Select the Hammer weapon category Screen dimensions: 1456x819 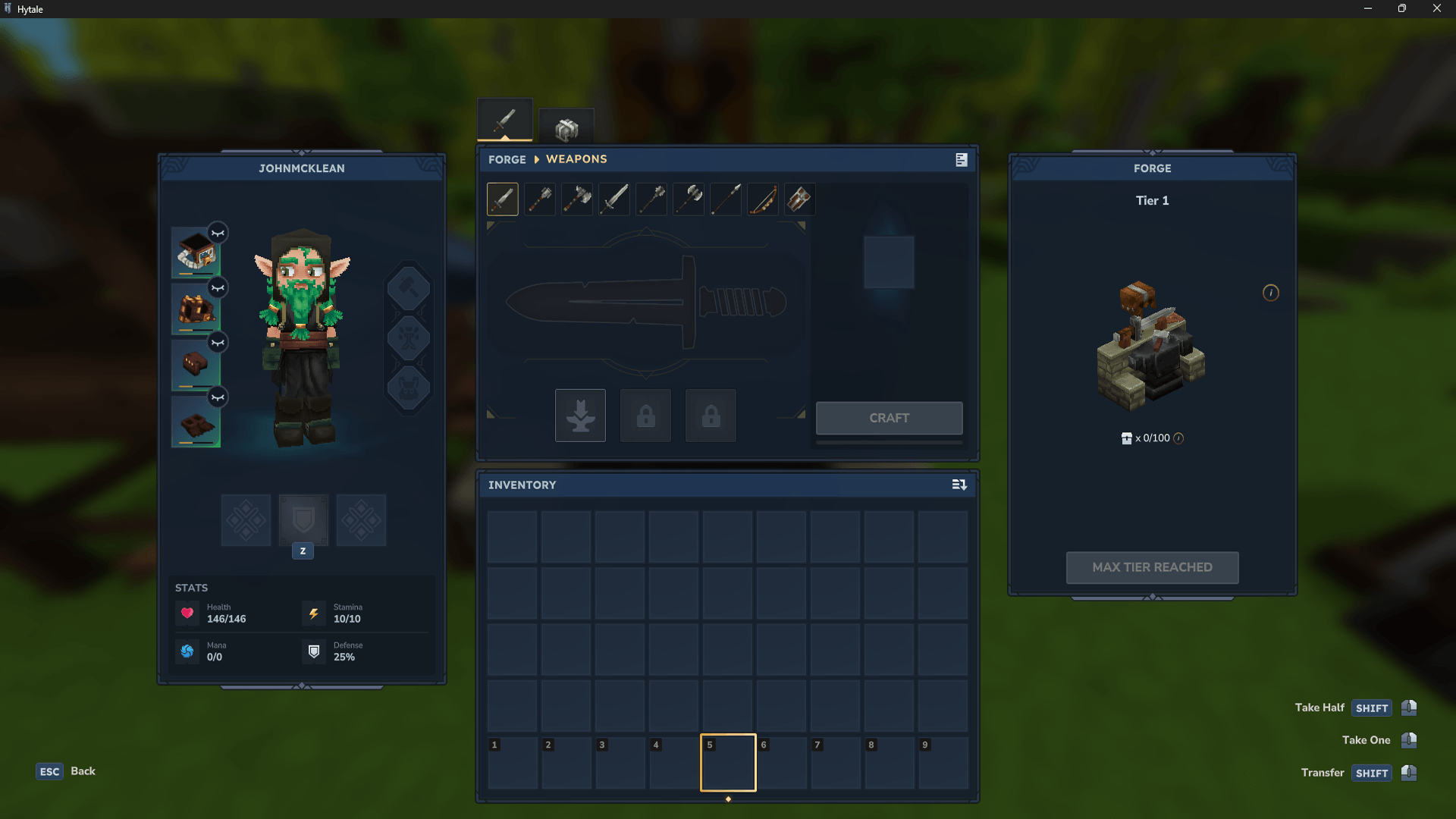(x=539, y=199)
